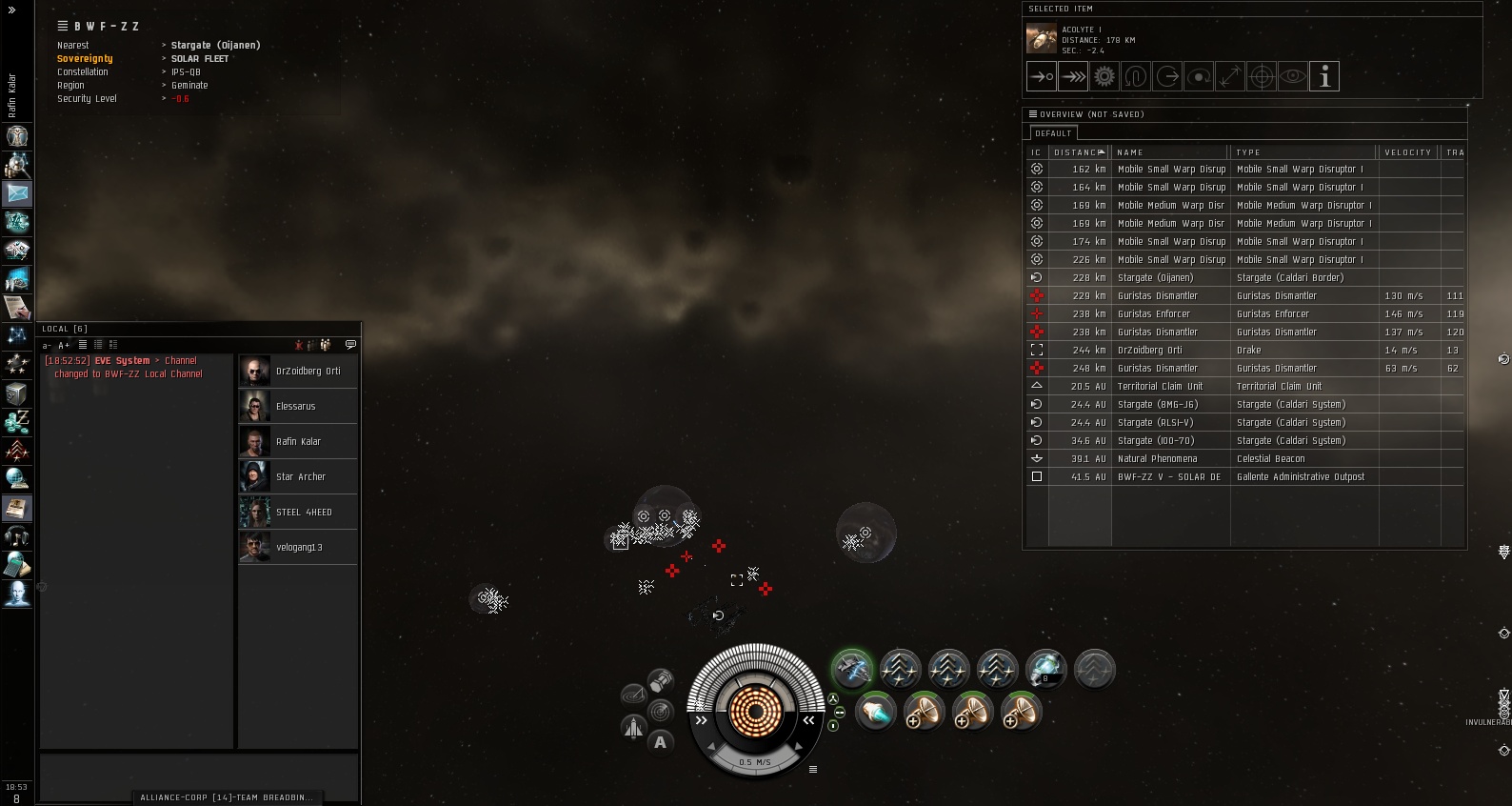
Task: Click the eye-shaped Look At button
Action: click(1293, 76)
